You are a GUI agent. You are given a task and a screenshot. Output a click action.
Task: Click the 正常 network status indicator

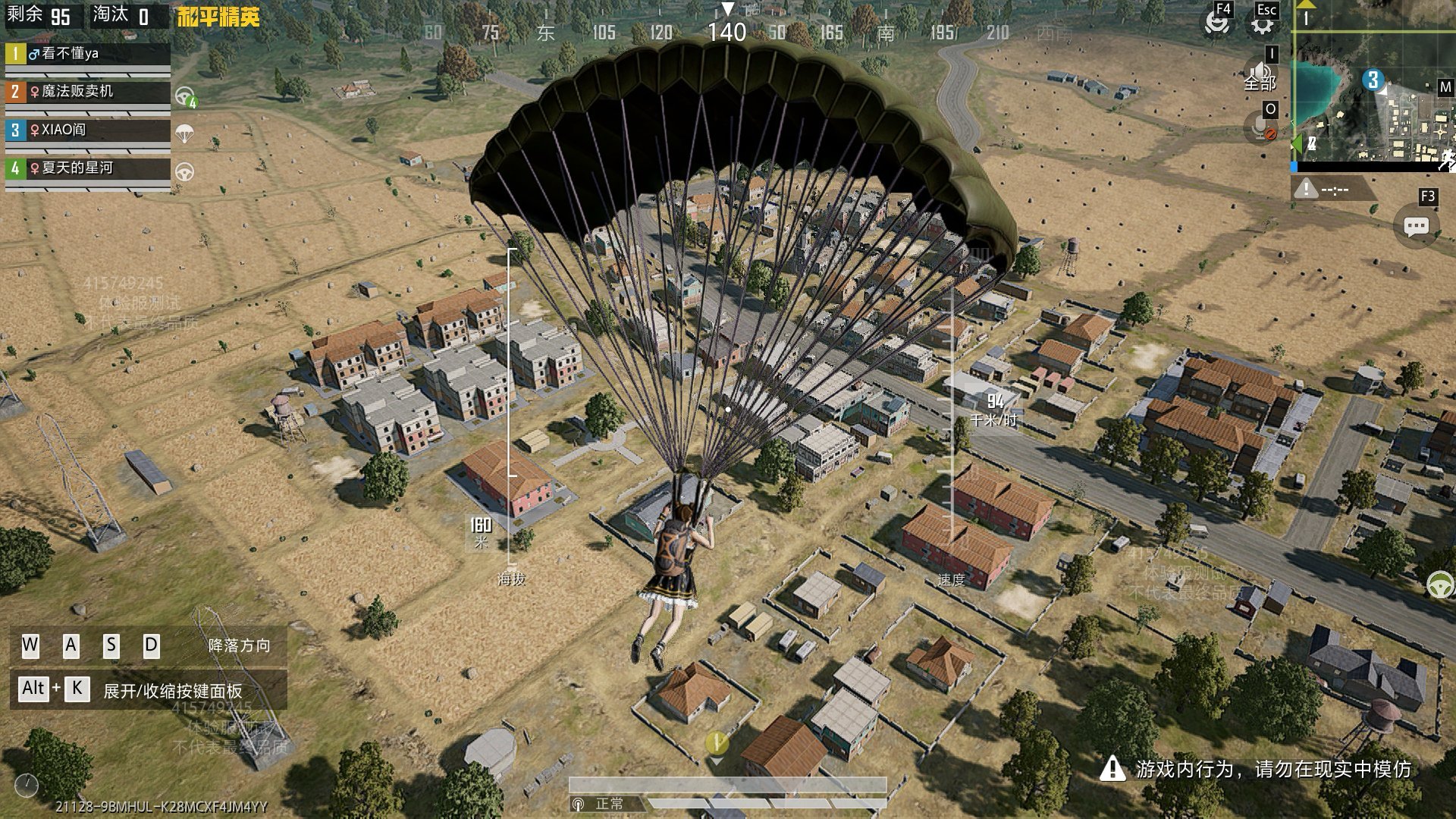[x=601, y=804]
